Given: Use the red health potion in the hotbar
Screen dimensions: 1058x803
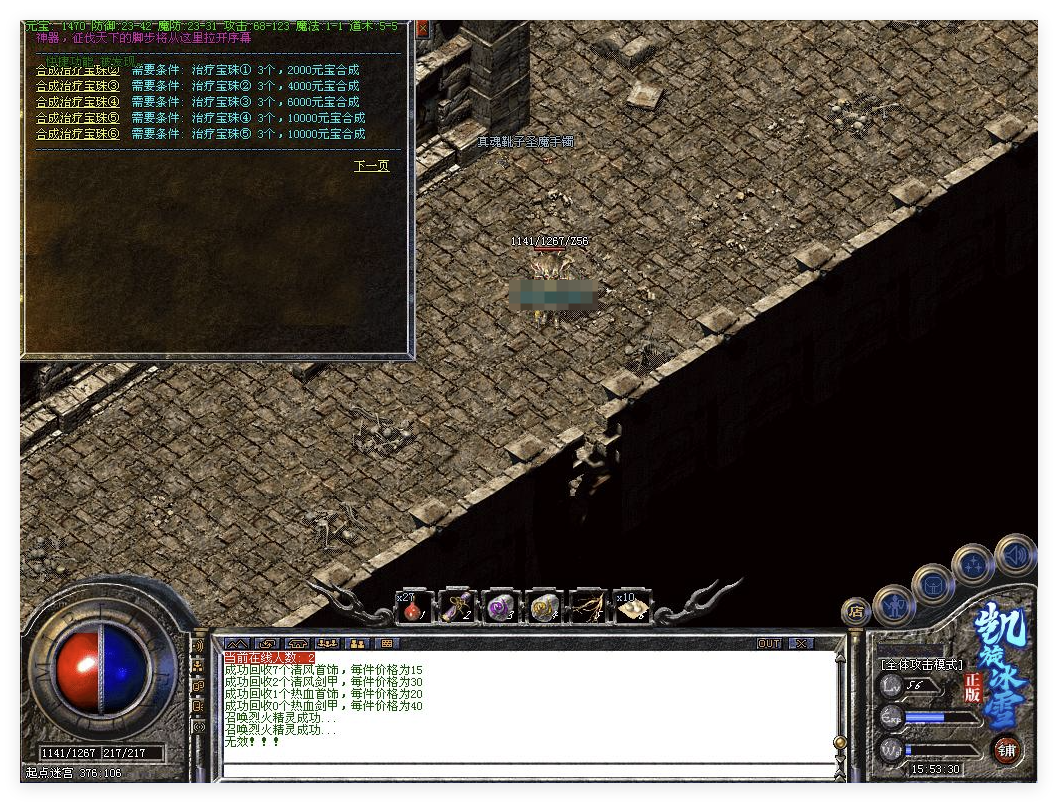Looking at the screenshot, I should (x=413, y=607).
